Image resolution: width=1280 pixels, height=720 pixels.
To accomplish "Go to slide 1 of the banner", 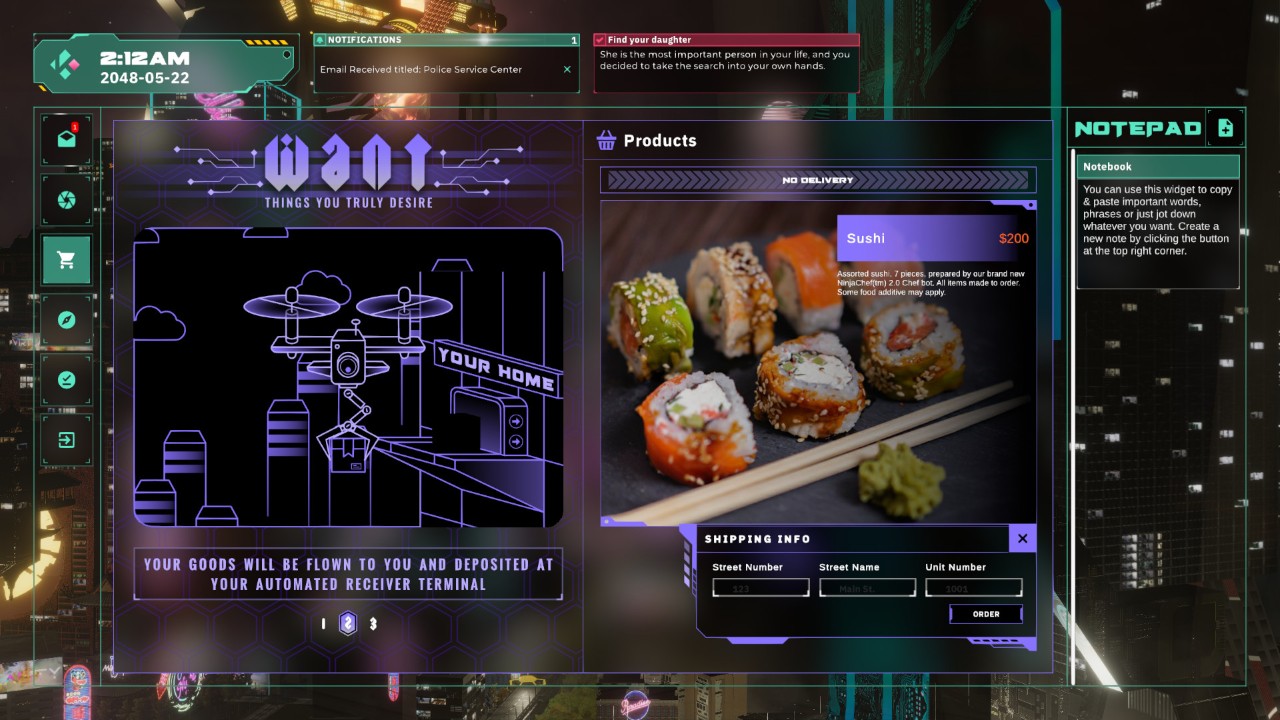I will [323, 624].
